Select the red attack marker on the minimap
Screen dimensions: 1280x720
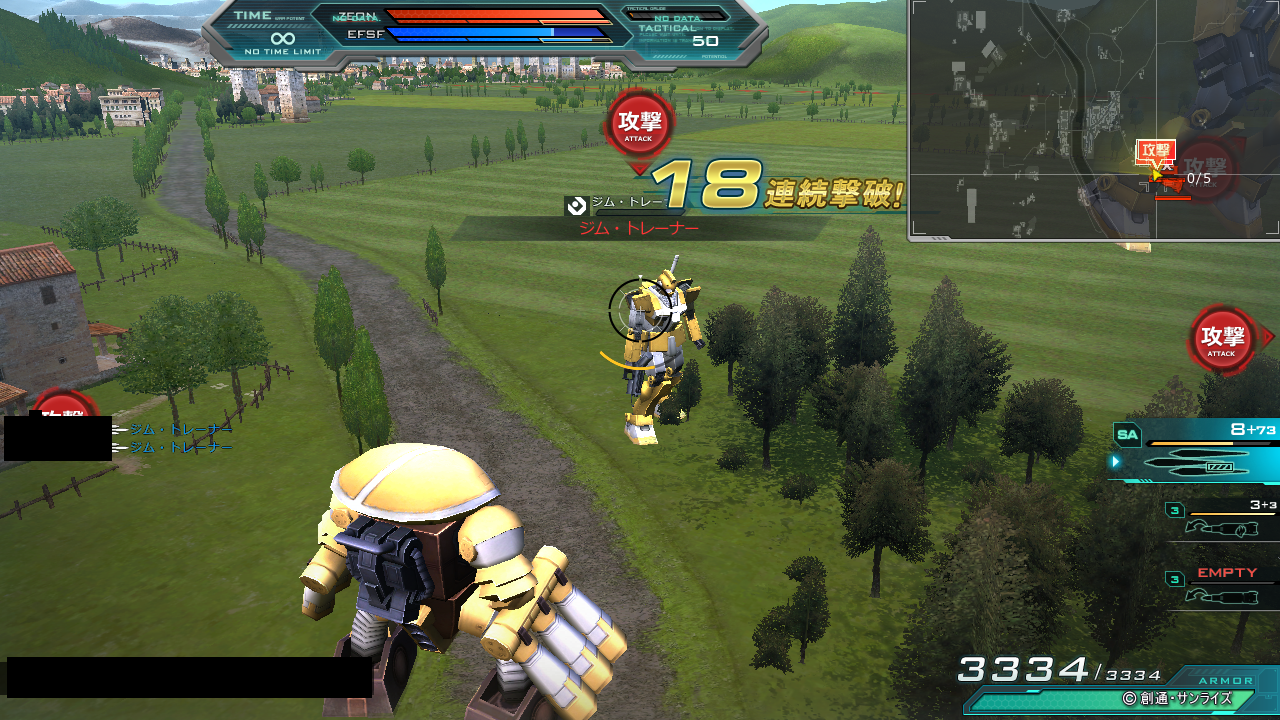tap(1155, 152)
